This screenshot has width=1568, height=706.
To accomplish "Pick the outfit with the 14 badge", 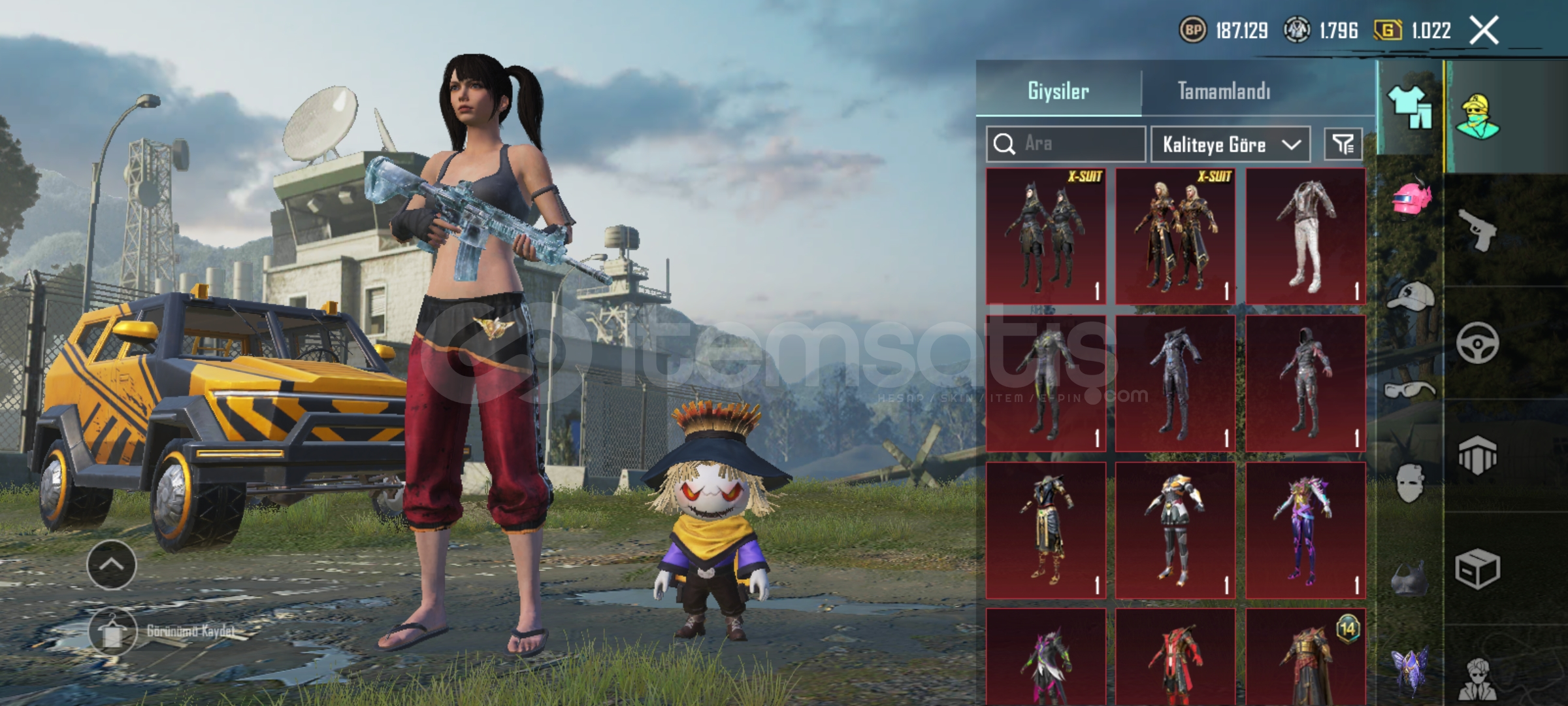I will pyautogui.click(x=1305, y=657).
